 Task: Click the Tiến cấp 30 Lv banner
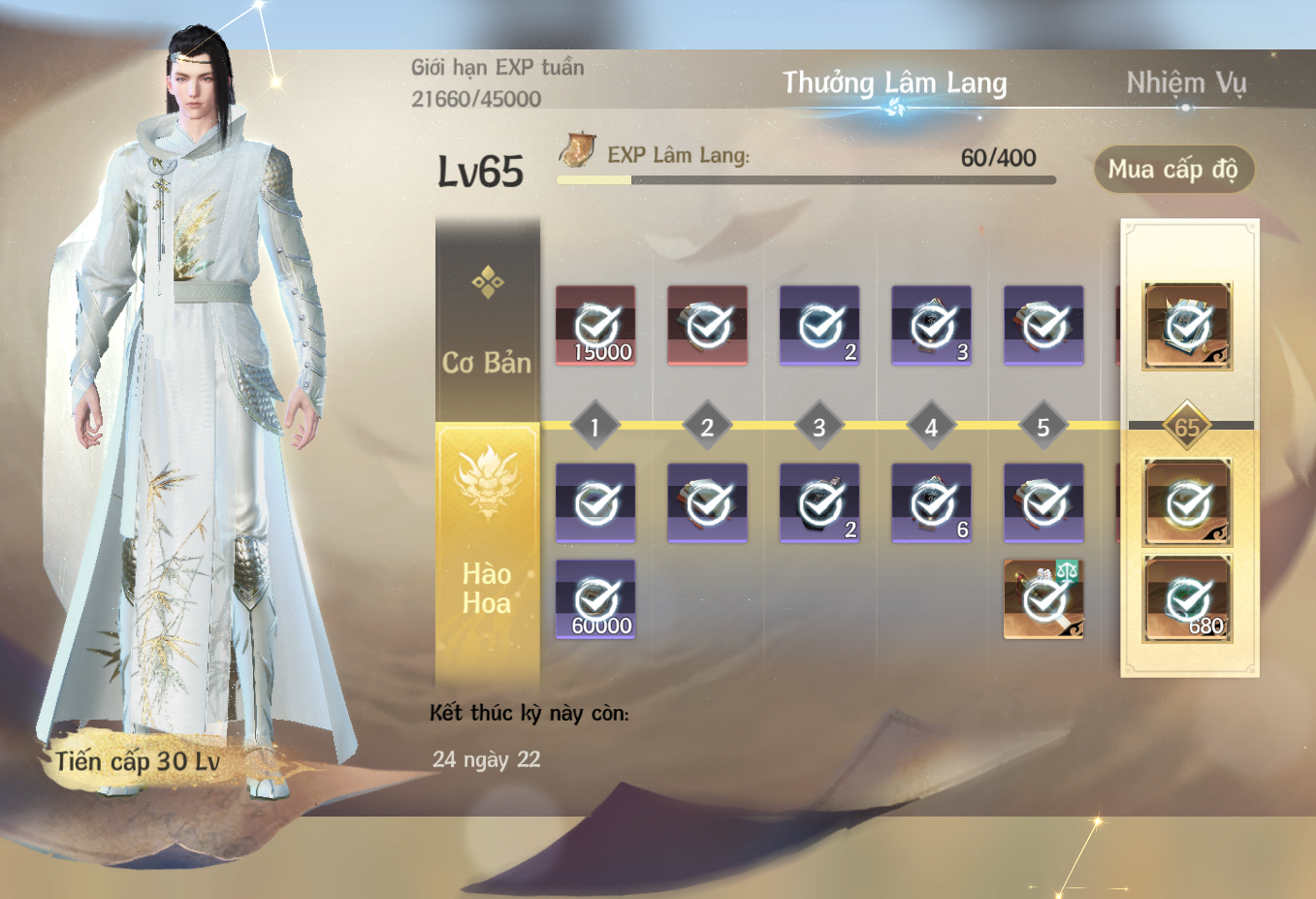[x=138, y=762]
